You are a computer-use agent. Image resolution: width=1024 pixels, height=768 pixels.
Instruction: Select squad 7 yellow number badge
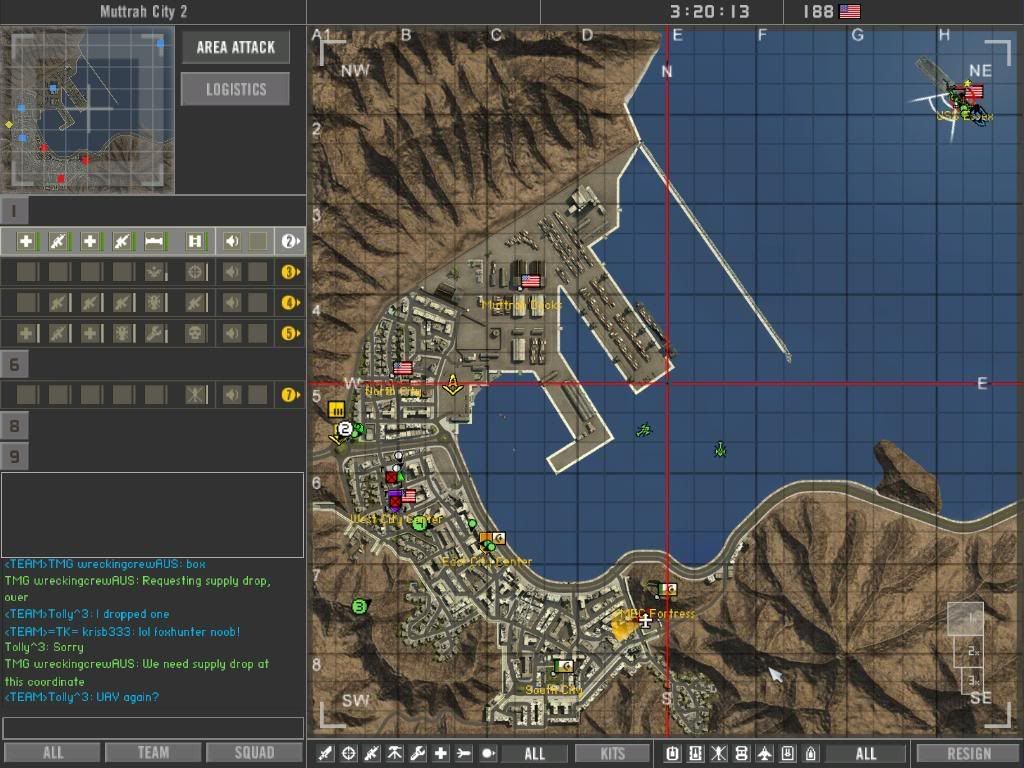(x=290, y=395)
